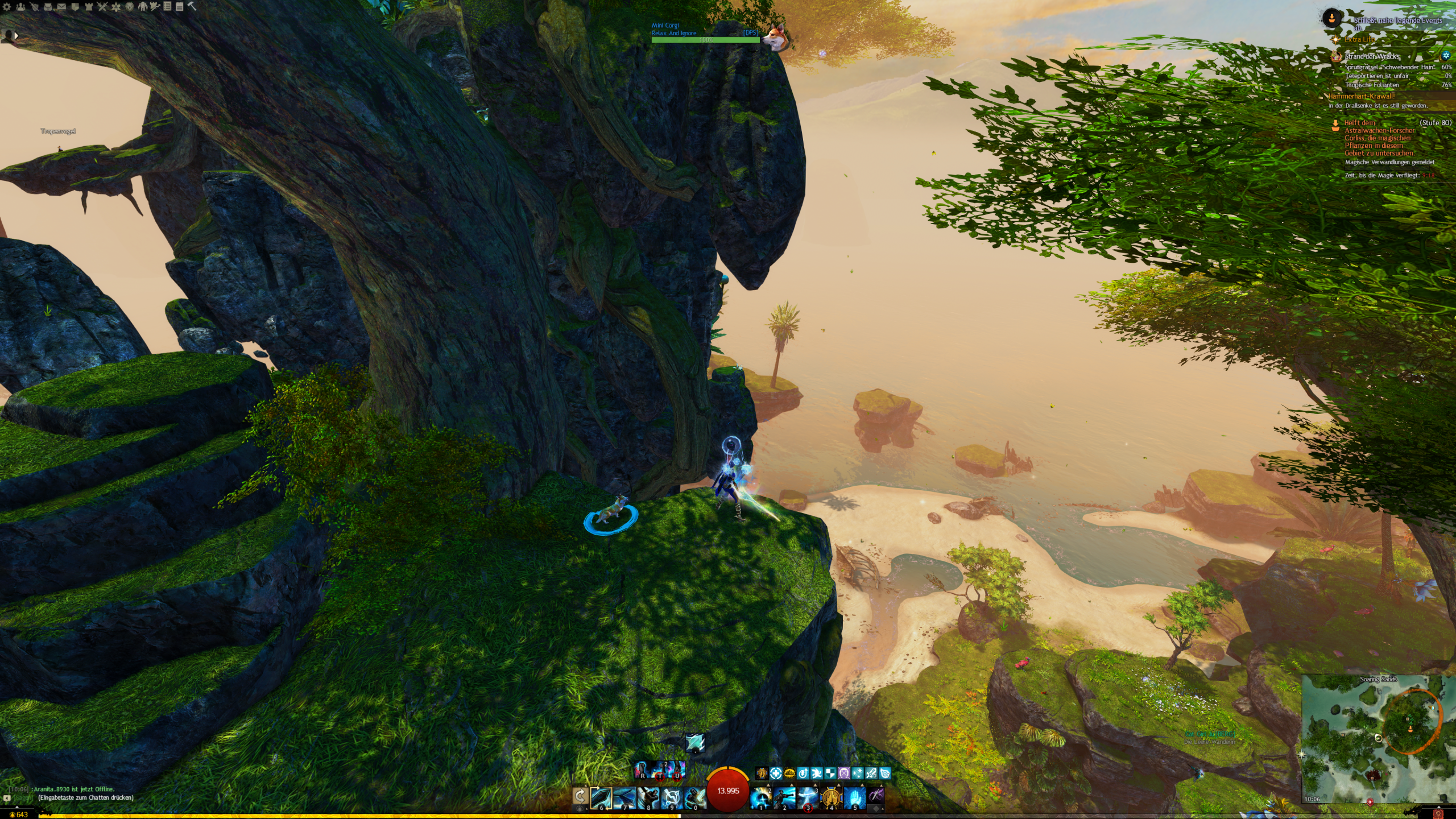The width and height of the screenshot is (1456, 819).
Task: Use the profession skill bound to R
Action: pyautogui.click(x=642, y=771)
